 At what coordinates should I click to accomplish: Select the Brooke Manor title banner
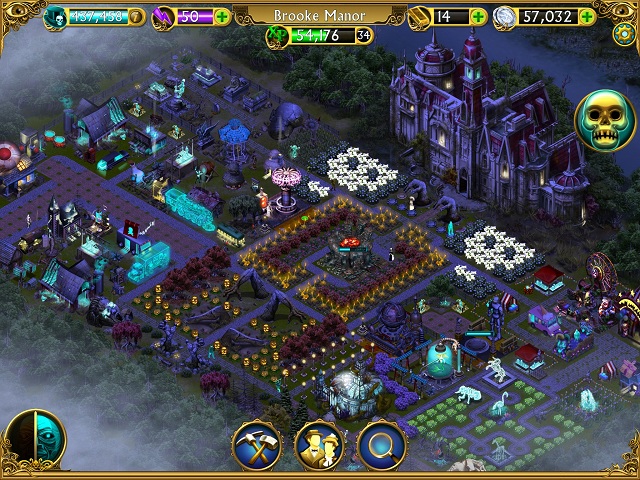coord(319,16)
